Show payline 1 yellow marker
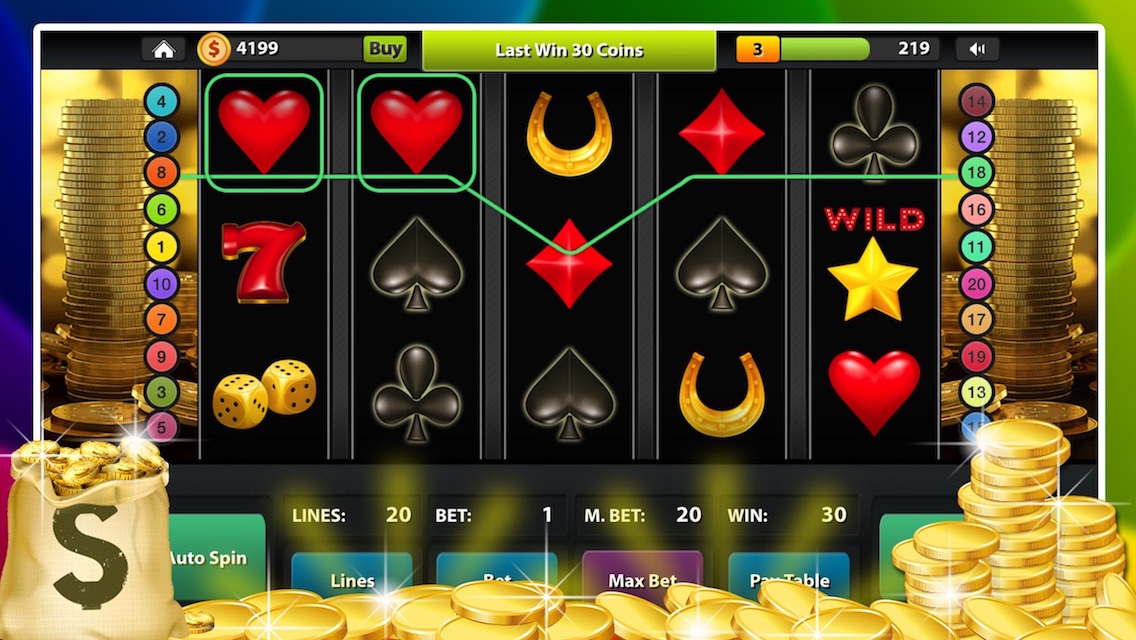 [x=161, y=247]
